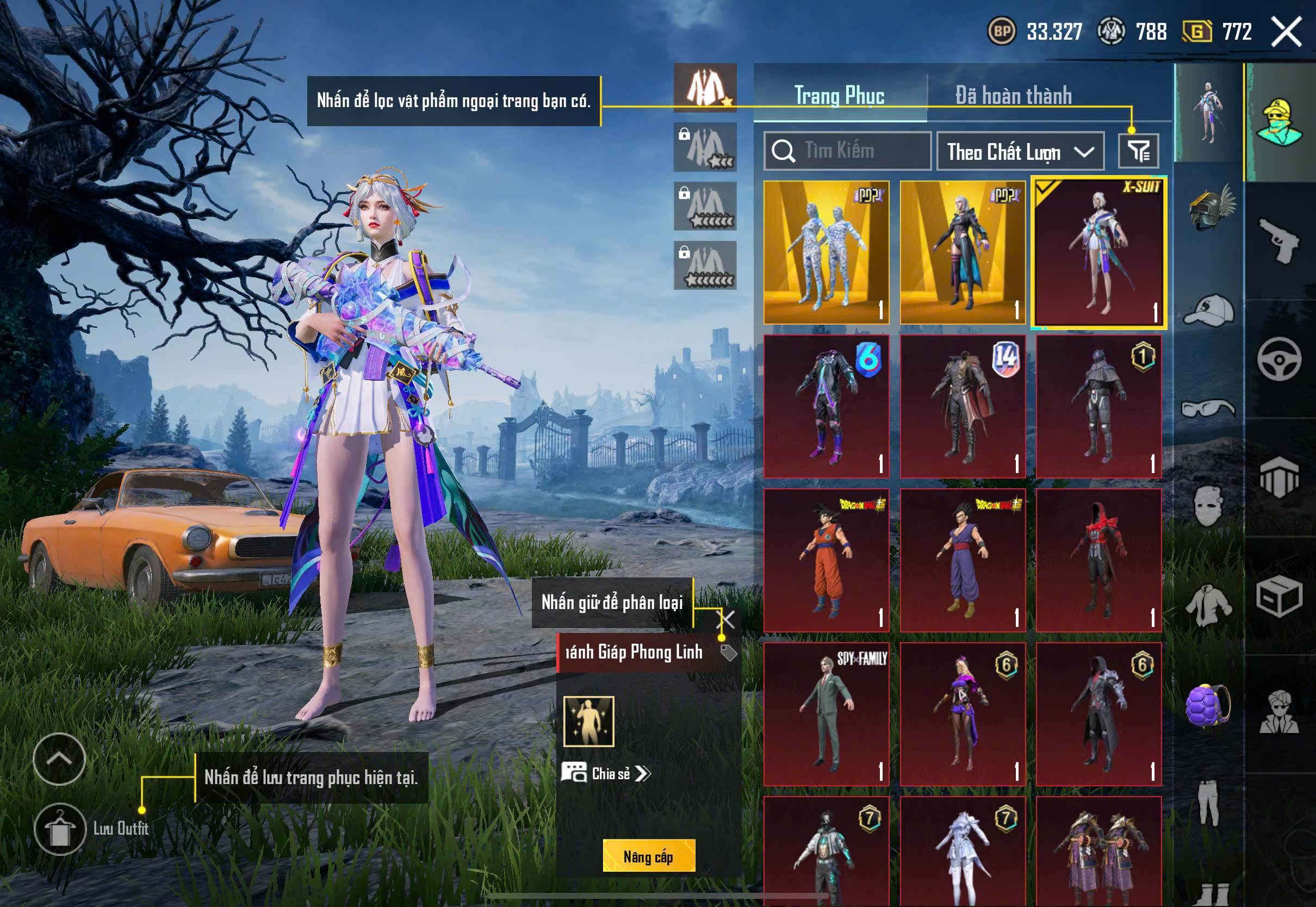The image size is (1316, 907).
Task: Open the winged helmet category
Action: coord(1209,207)
